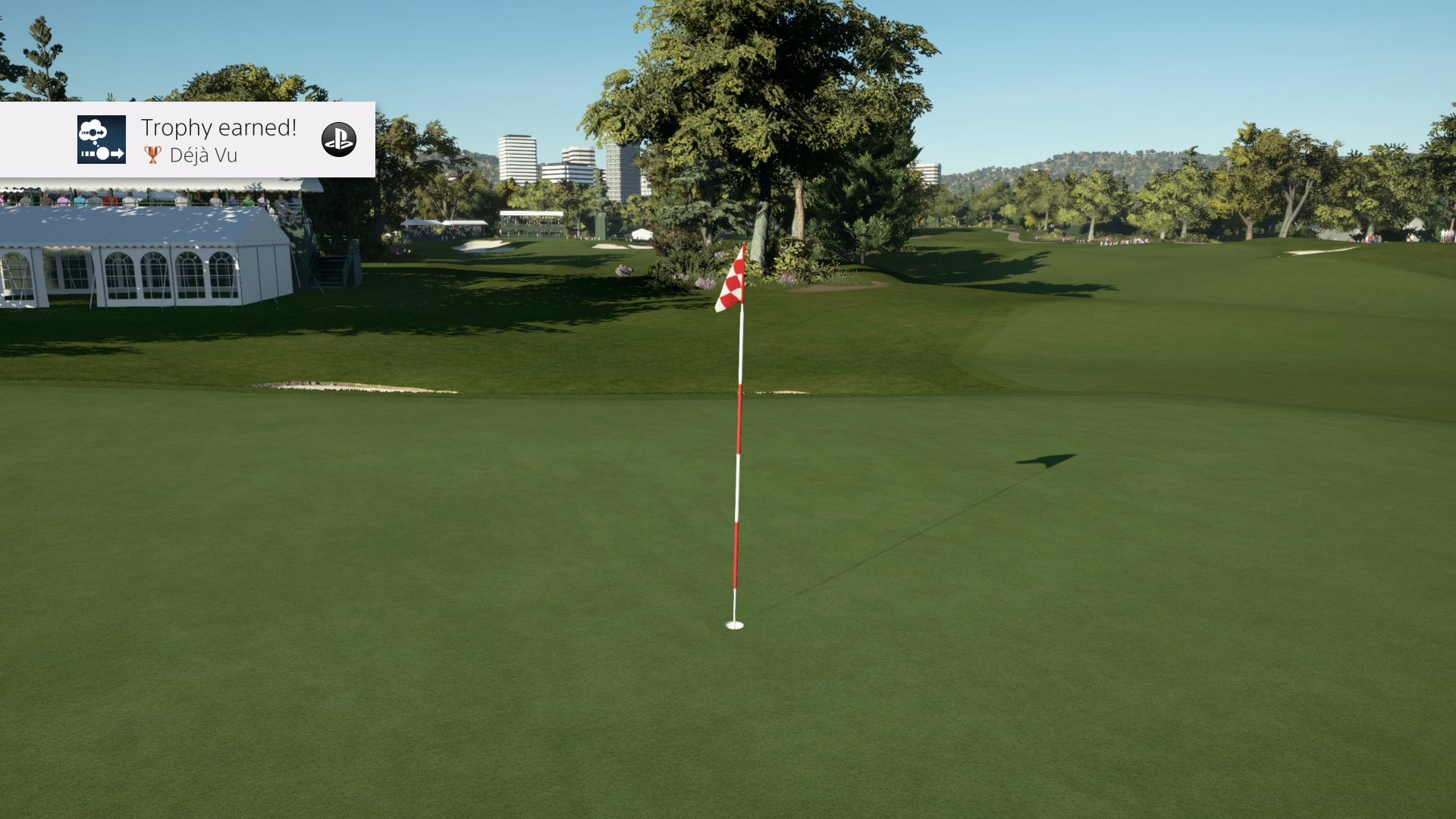
Task: Click the golf hole cup below the flag
Action: coord(733,626)
